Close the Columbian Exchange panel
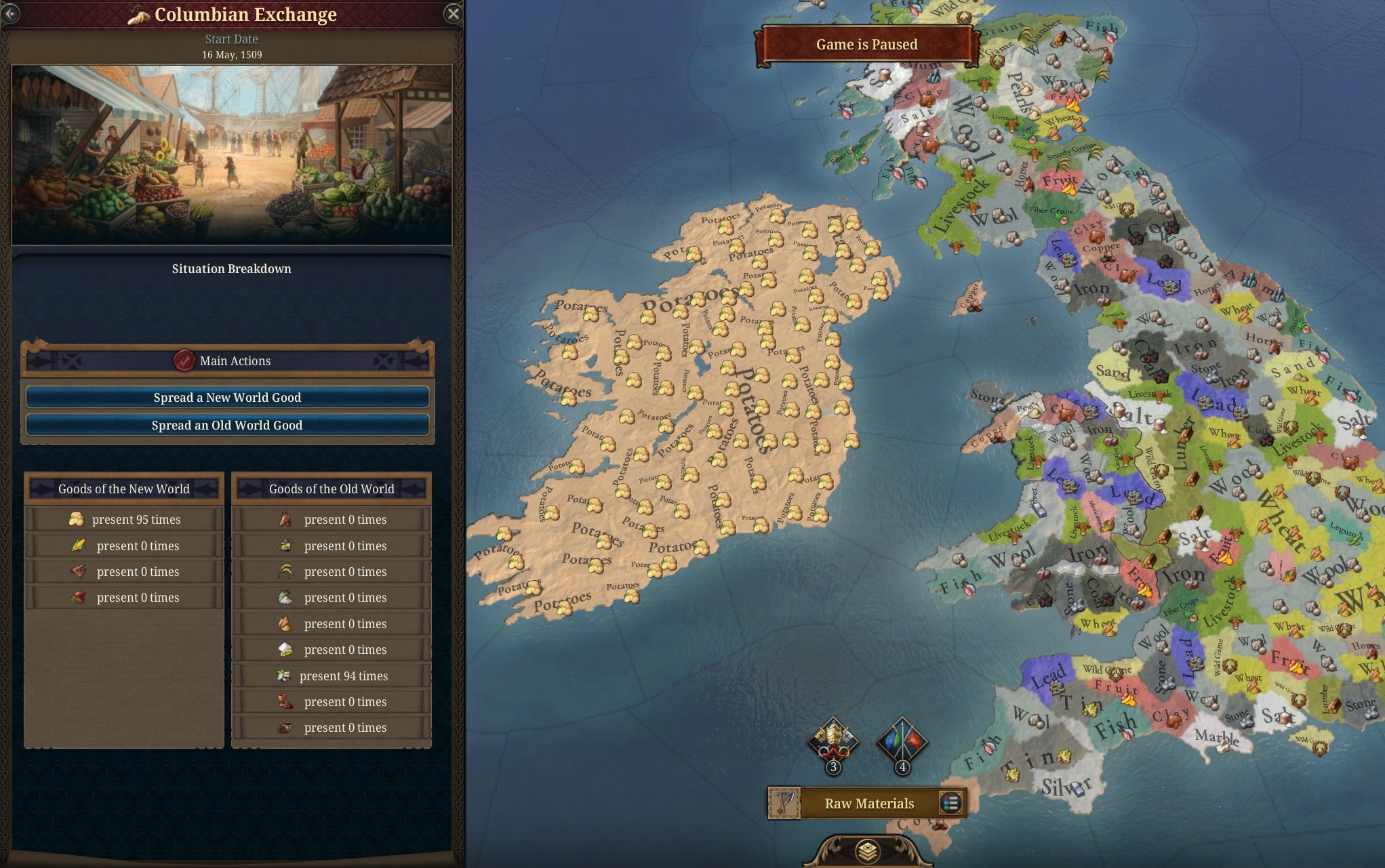 click(x=453, y=14)
